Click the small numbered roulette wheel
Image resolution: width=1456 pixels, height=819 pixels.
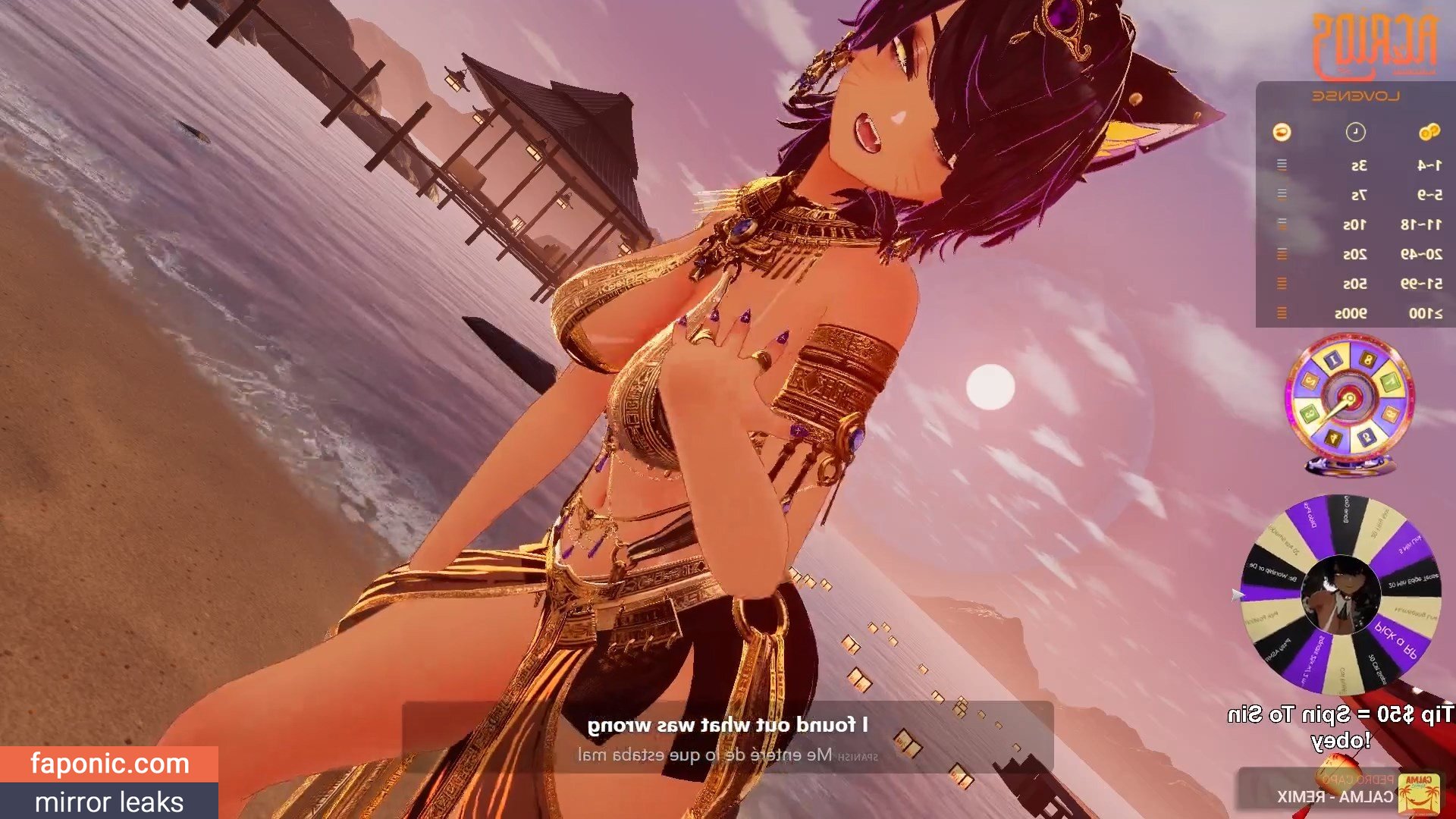[x=1348, y=400]
